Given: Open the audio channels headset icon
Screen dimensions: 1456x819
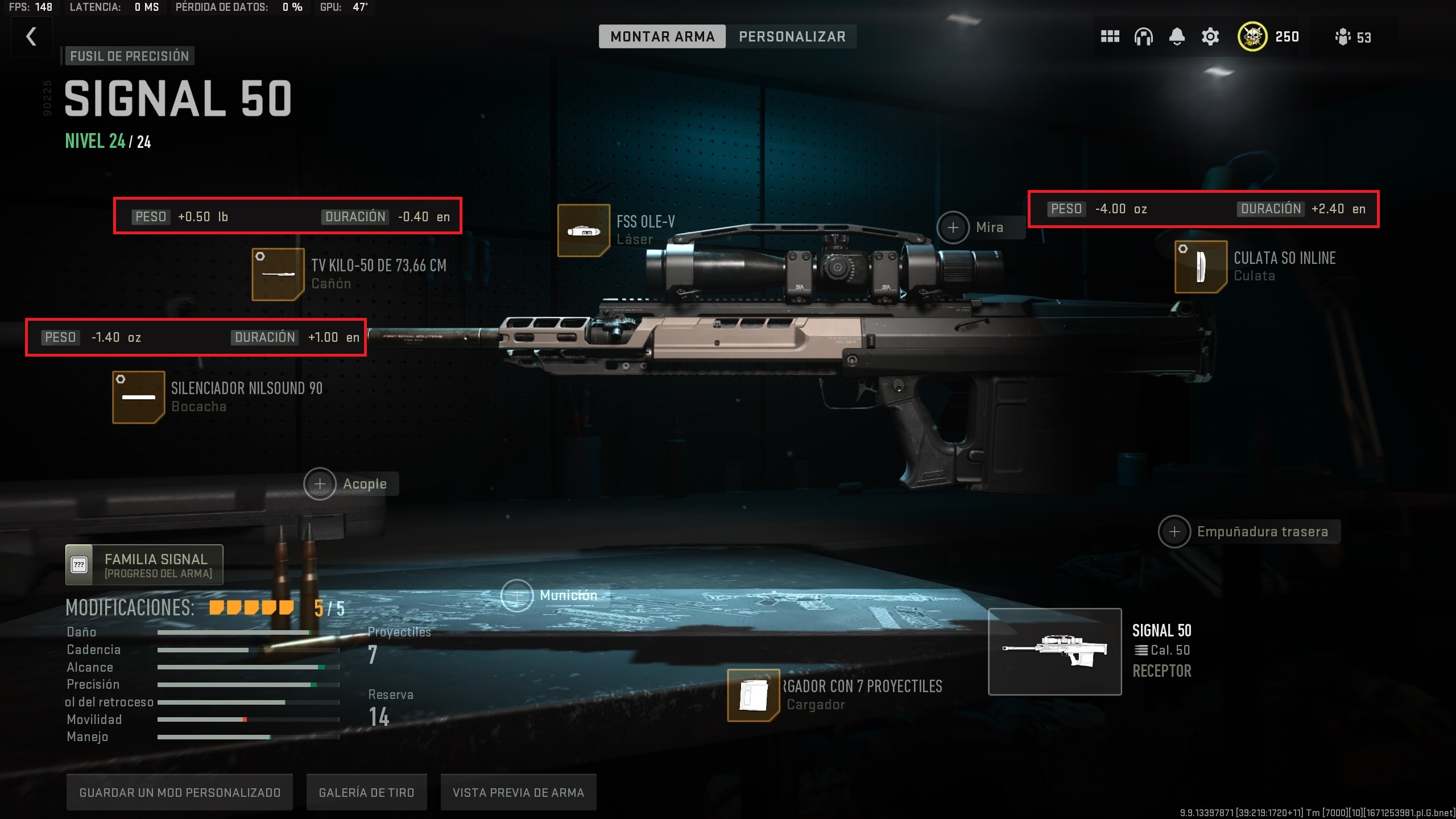Looking at the screenshot, I should click(x=1143, y=36).
